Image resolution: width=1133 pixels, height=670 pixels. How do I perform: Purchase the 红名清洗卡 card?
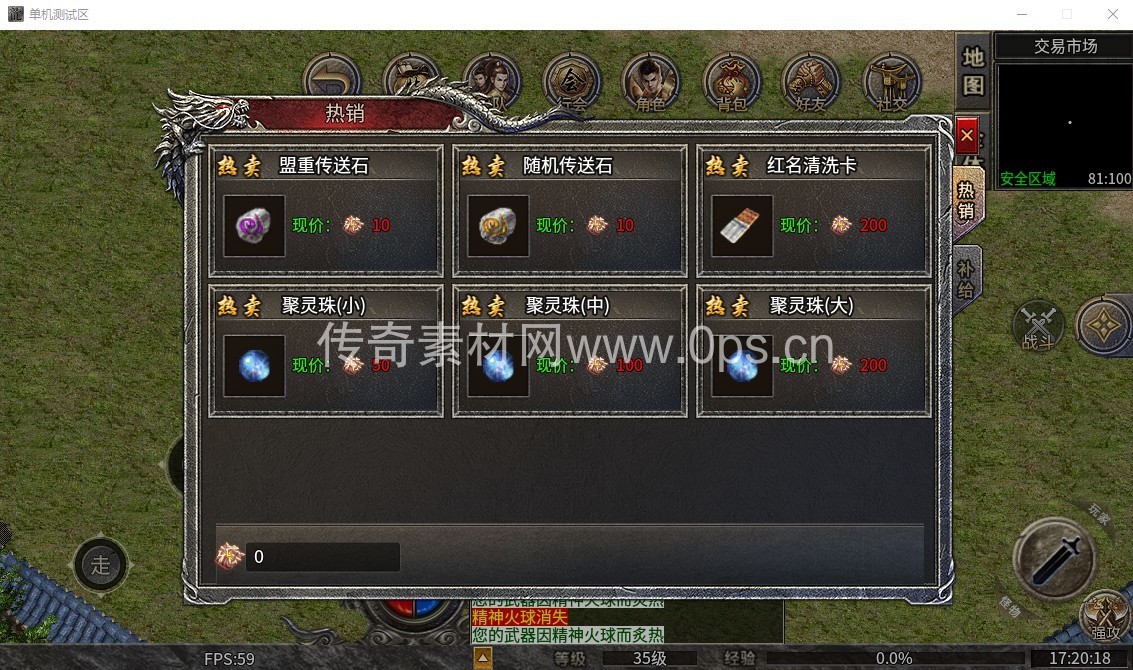pyautogui.click(x=742, y=226)
